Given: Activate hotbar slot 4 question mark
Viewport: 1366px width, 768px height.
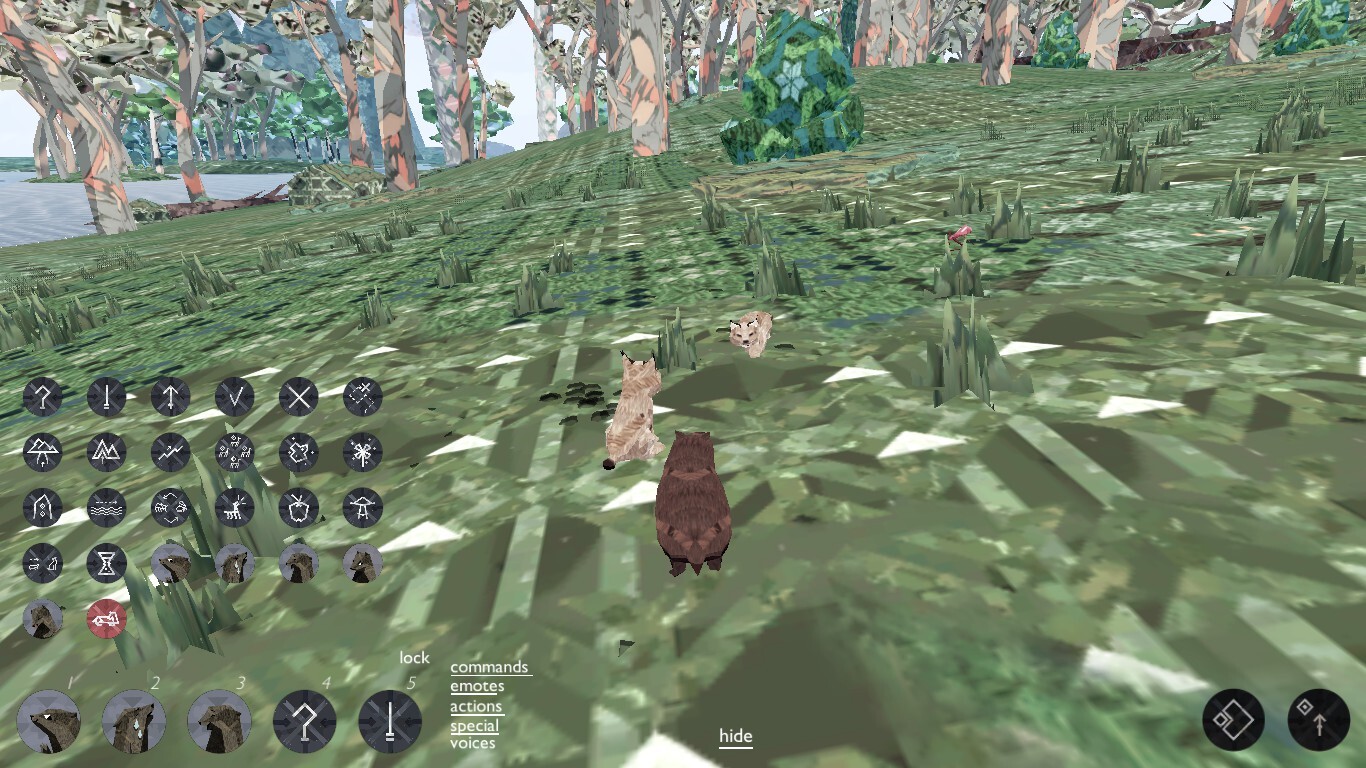Looking at the screenshot, I should [304, 721].
